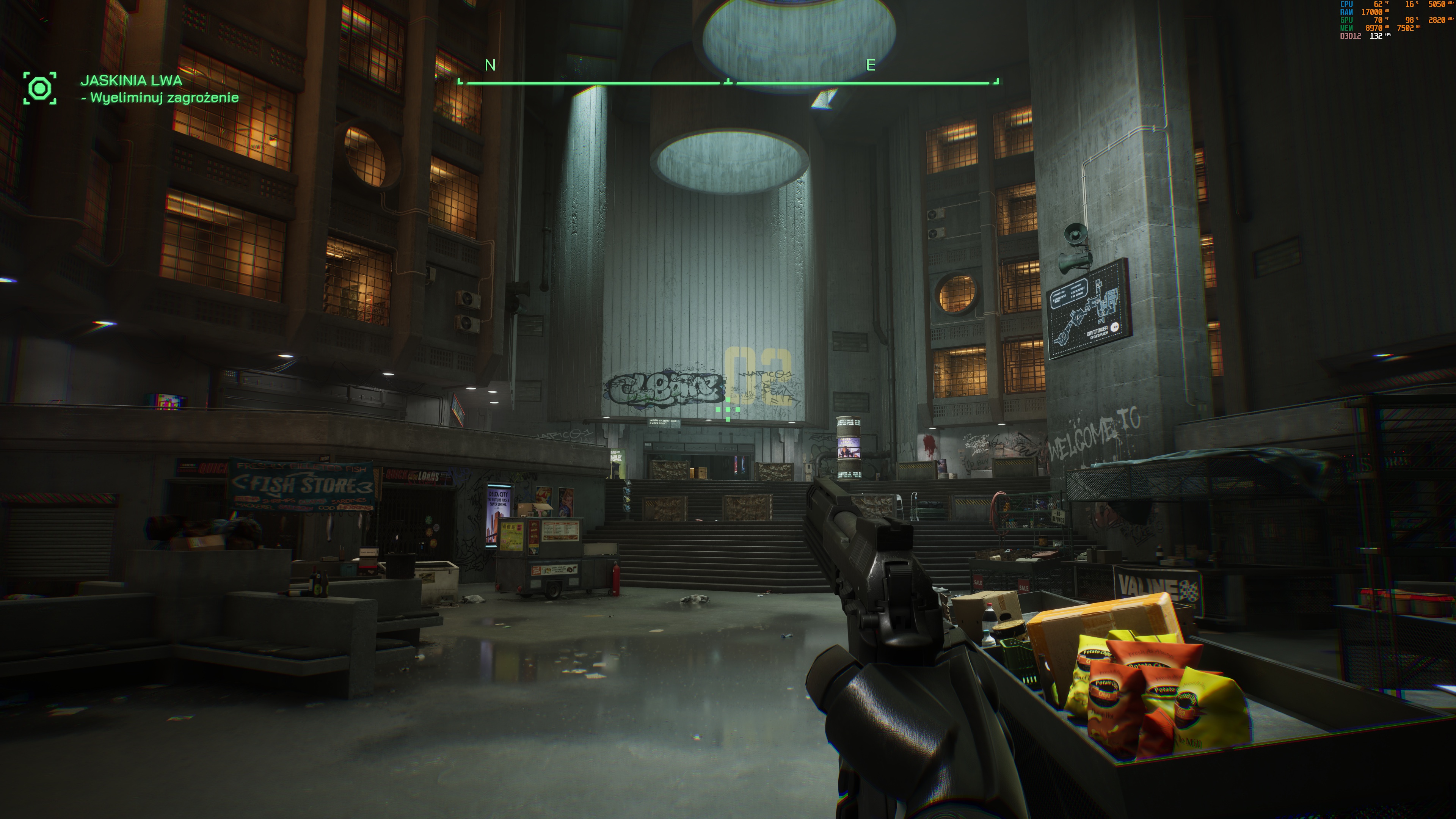Click the Wyeliminuj zagrożenie objective line
This screenshot has height=819, width=1456.
(x=160, y=98)
